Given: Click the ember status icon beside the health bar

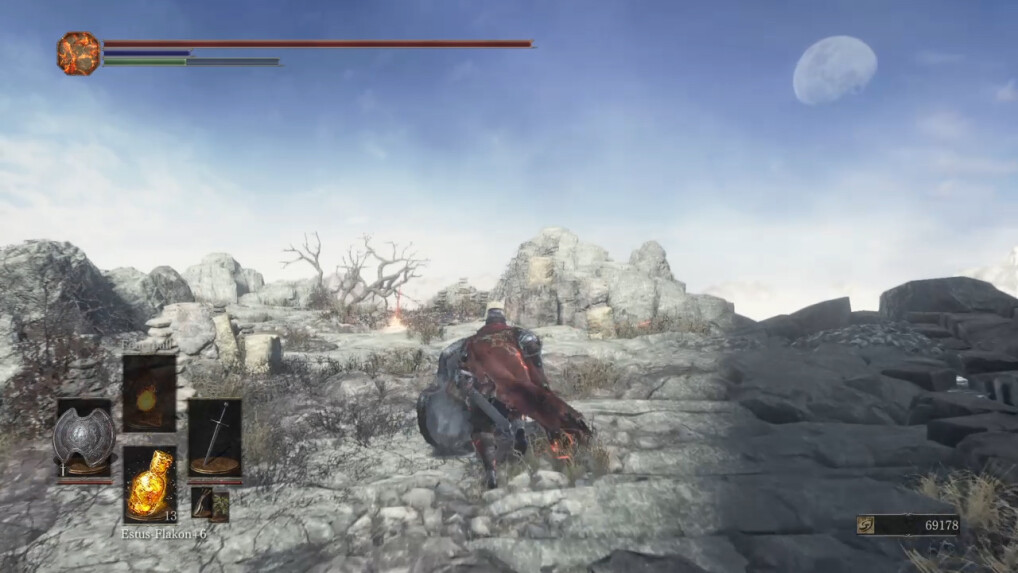Looking at the screenshot, I should pyautogui.click(x=78, y=52).
